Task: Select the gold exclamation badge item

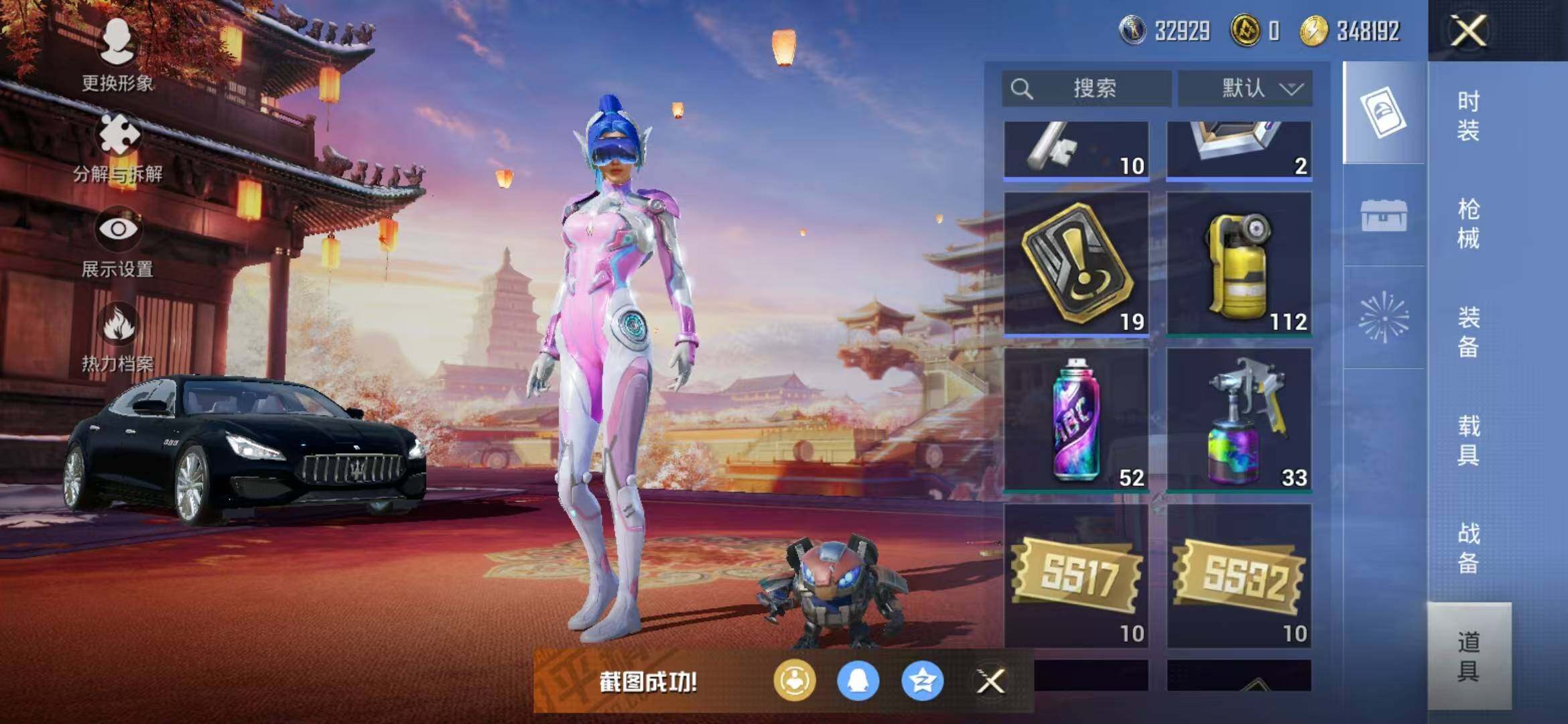Action: coord(1076,263)
